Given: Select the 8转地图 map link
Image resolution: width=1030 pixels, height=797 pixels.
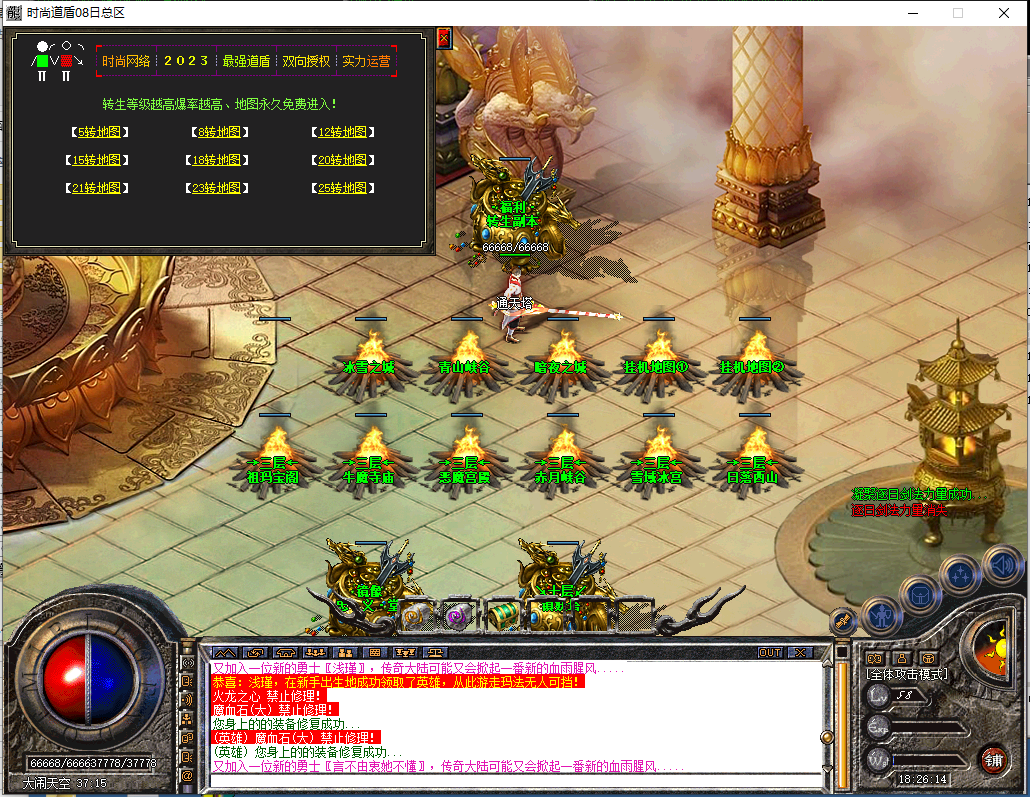Looking at the screenshot, I should click(220, 132).
